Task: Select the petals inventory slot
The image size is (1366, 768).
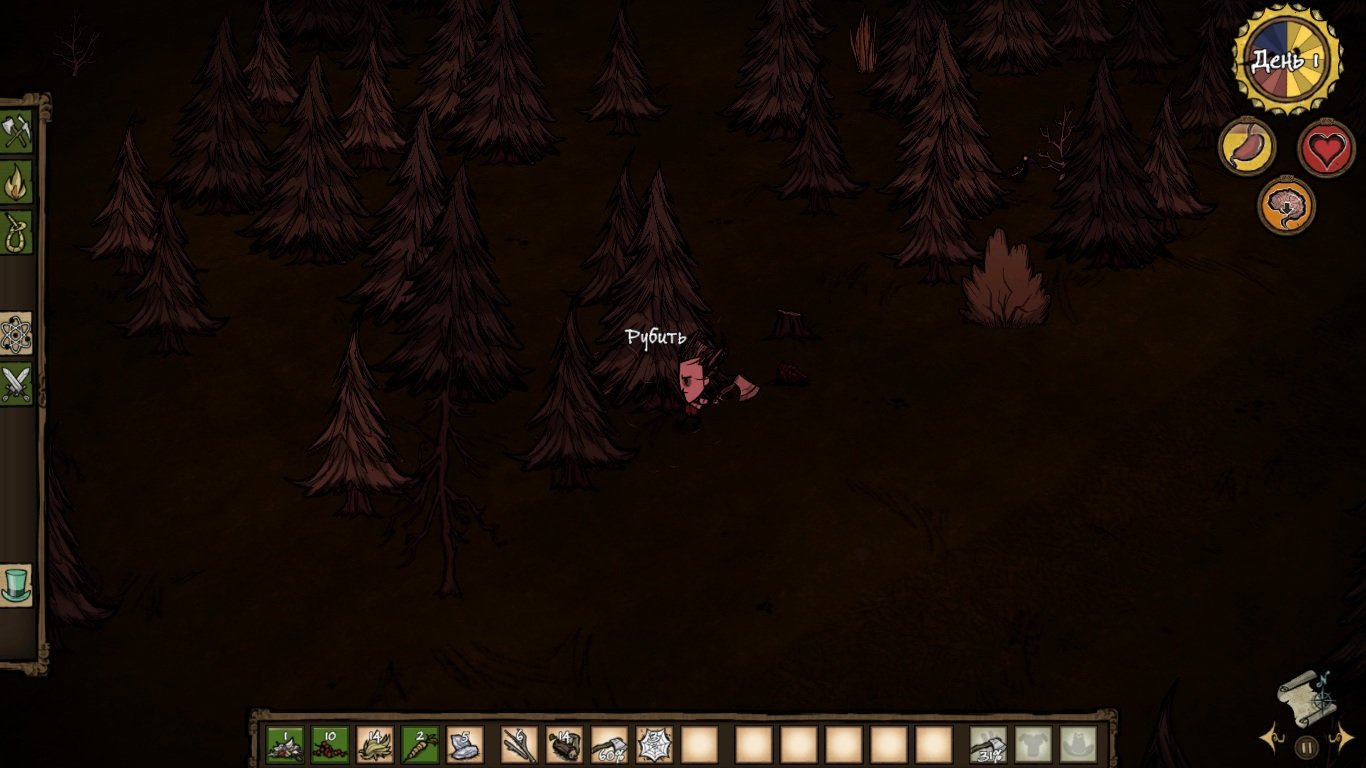Action: point(285,745)
